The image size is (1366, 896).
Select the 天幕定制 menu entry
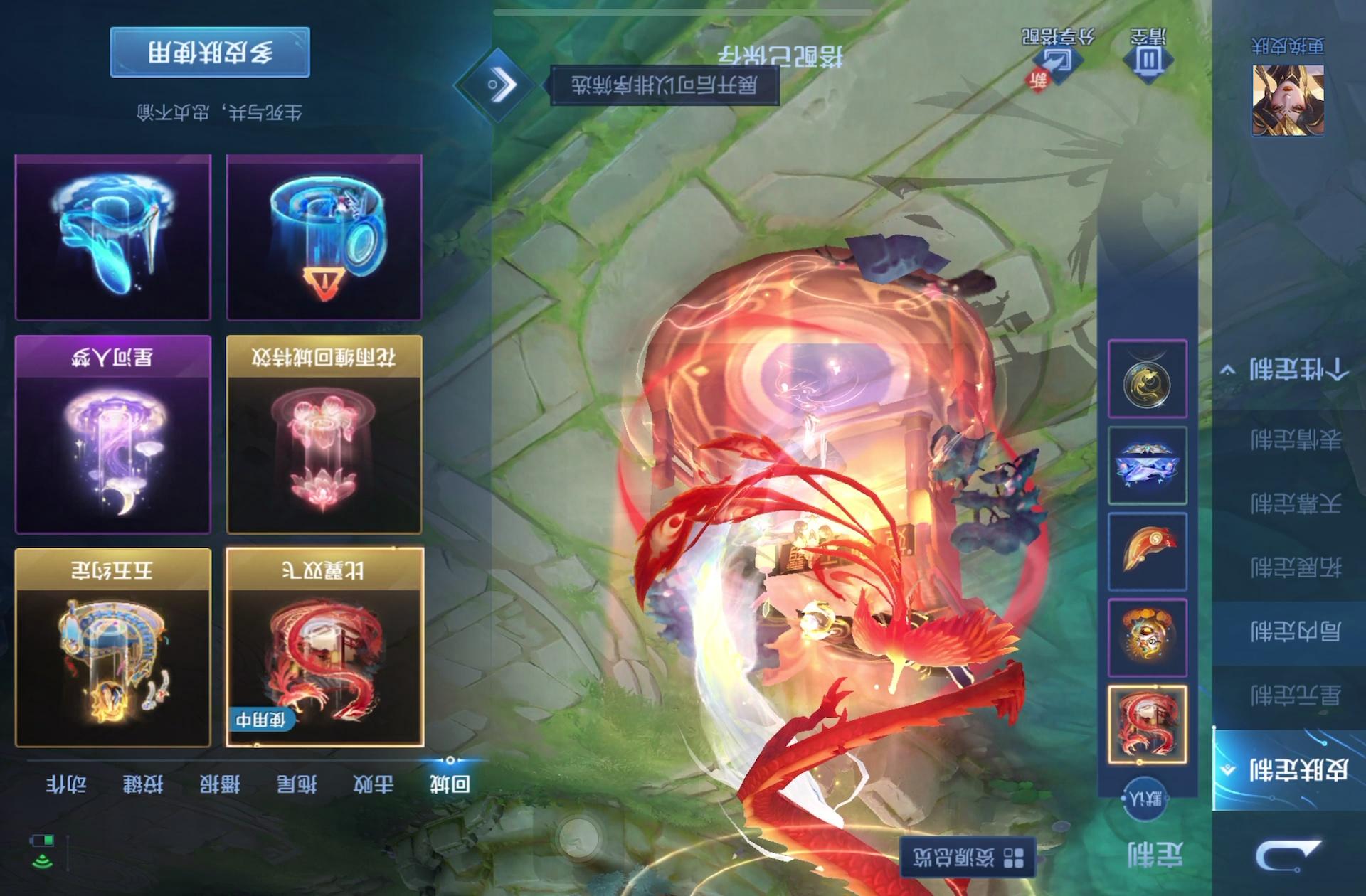[1295, 503]
